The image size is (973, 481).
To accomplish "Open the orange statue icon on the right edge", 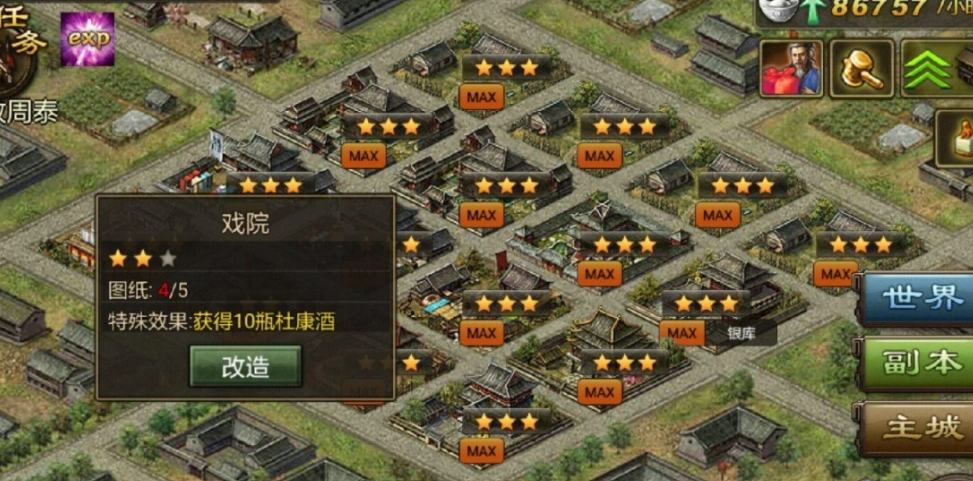I will coord(956,138).
